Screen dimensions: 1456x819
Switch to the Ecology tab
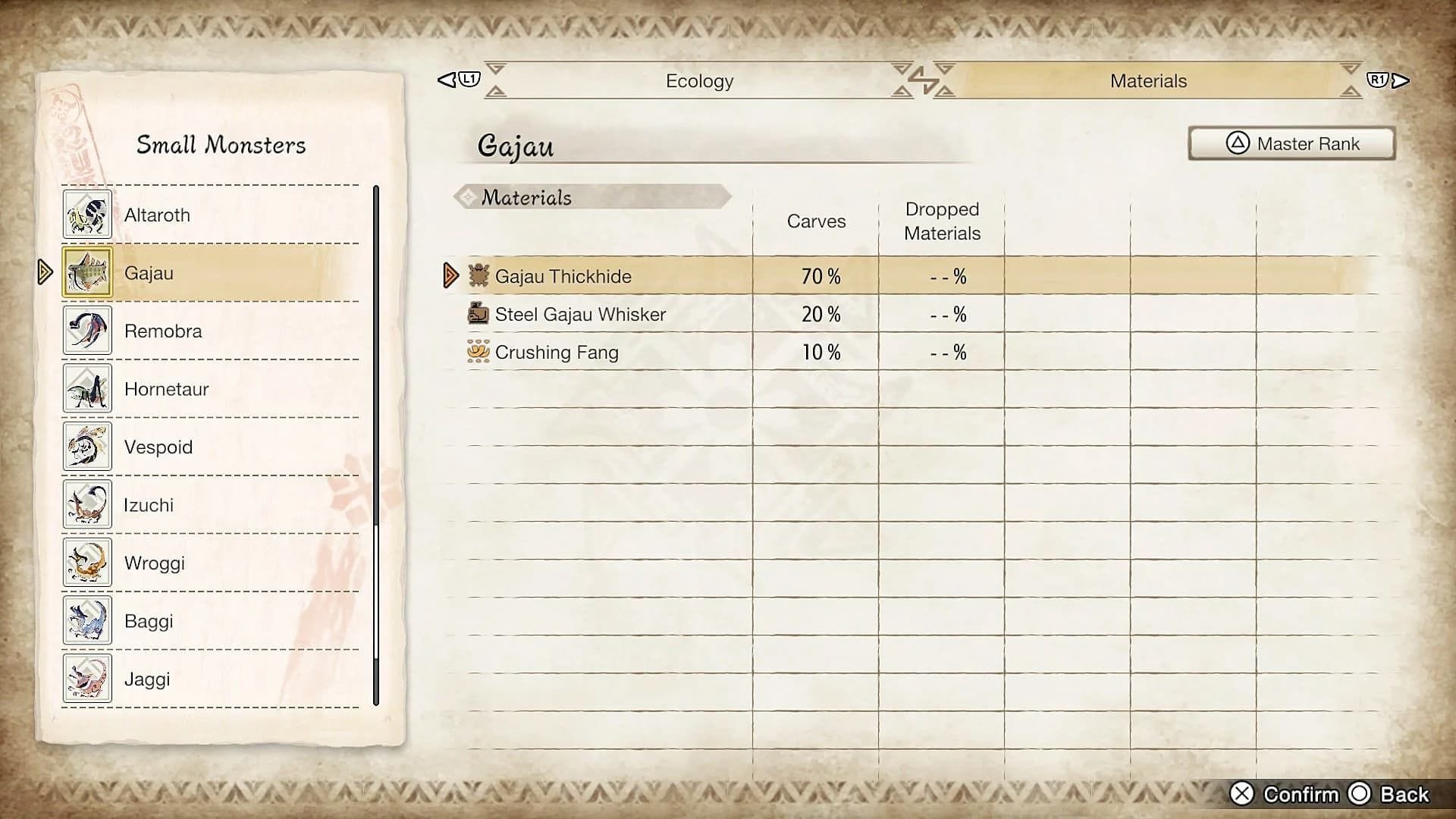(698, 80)
